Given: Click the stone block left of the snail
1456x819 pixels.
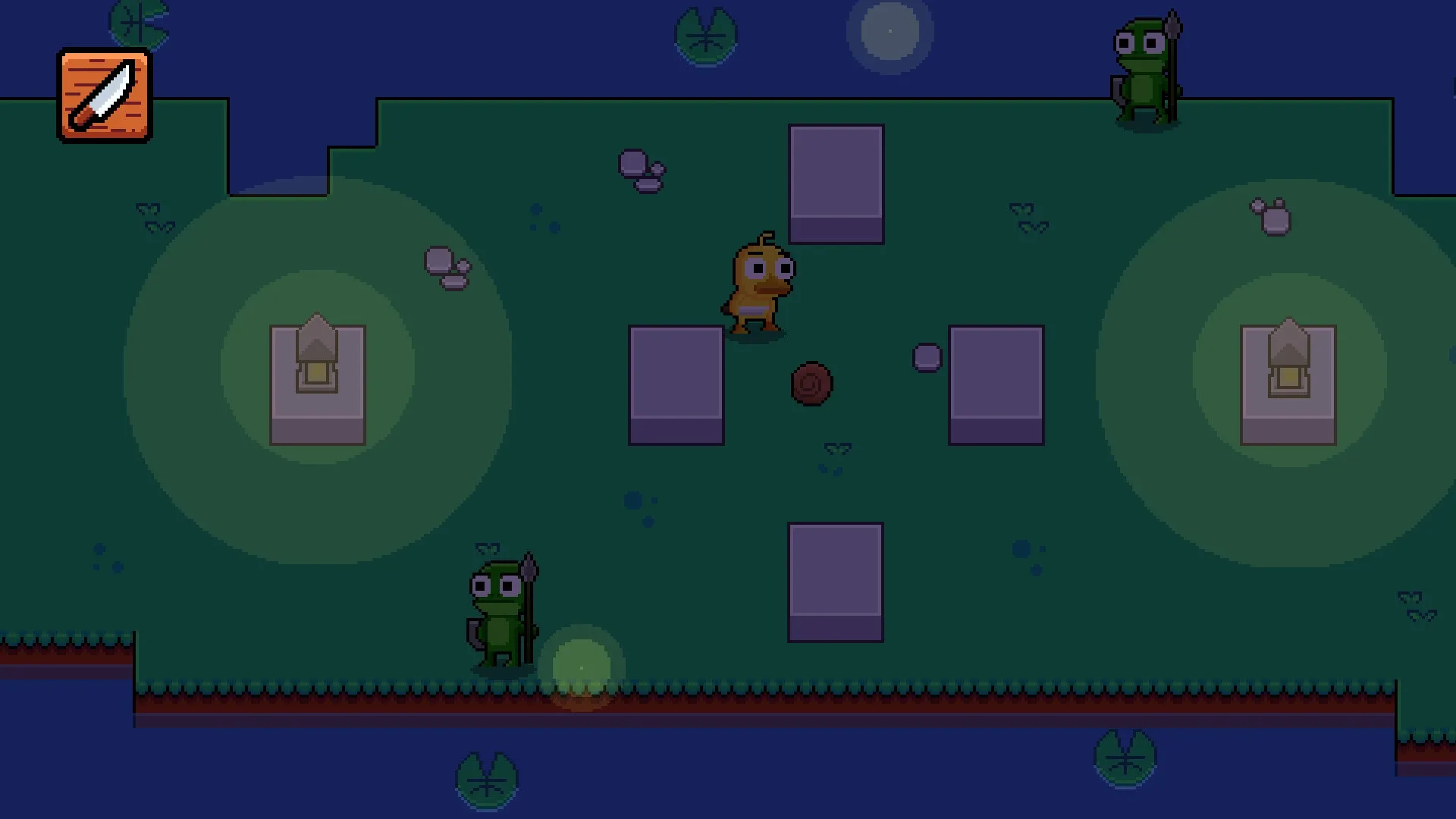Looking at the screenshot, I should pos(675,387).
